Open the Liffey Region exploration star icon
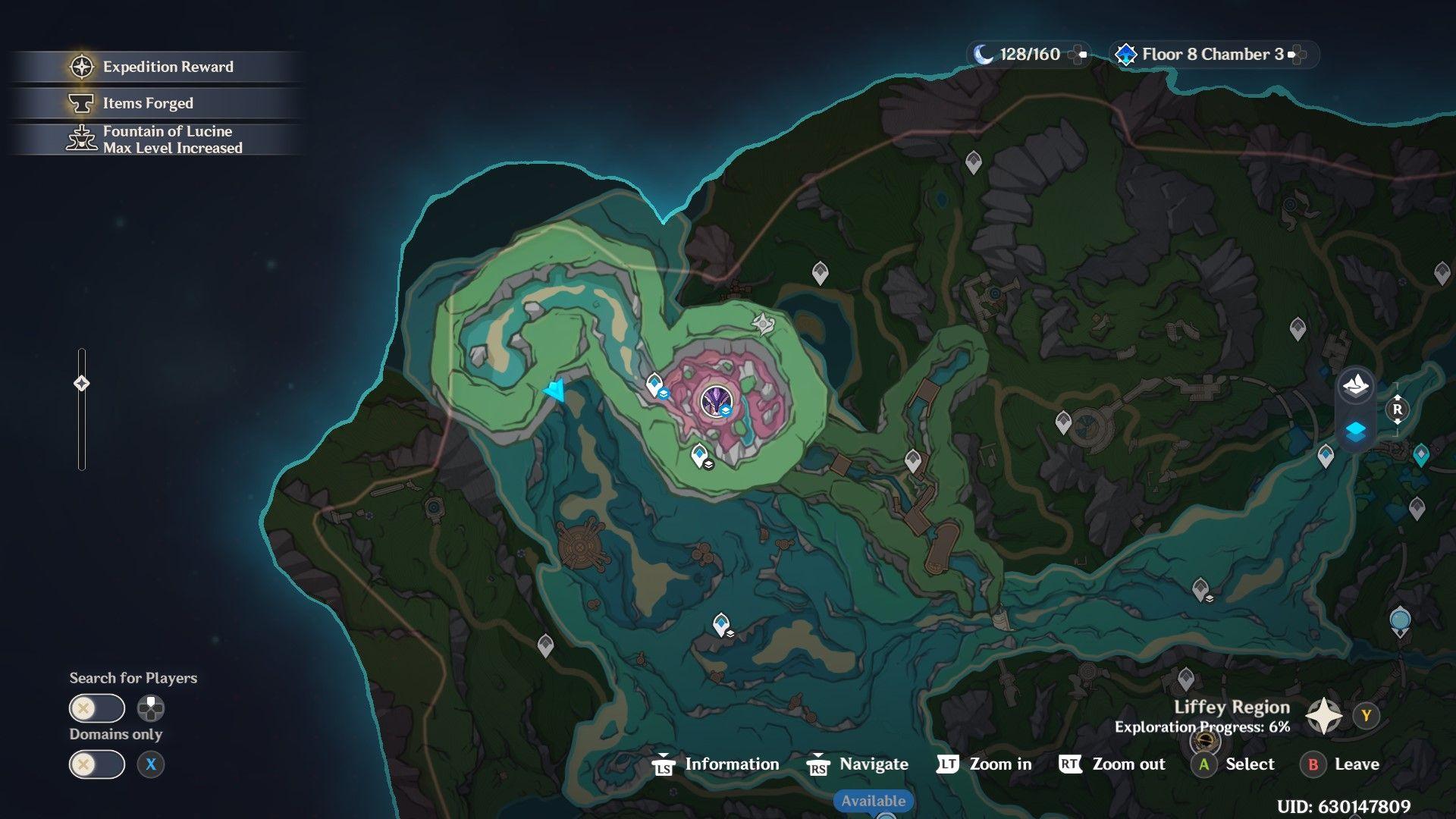Screen dimensions: 1456x819 click(1323, 716)
